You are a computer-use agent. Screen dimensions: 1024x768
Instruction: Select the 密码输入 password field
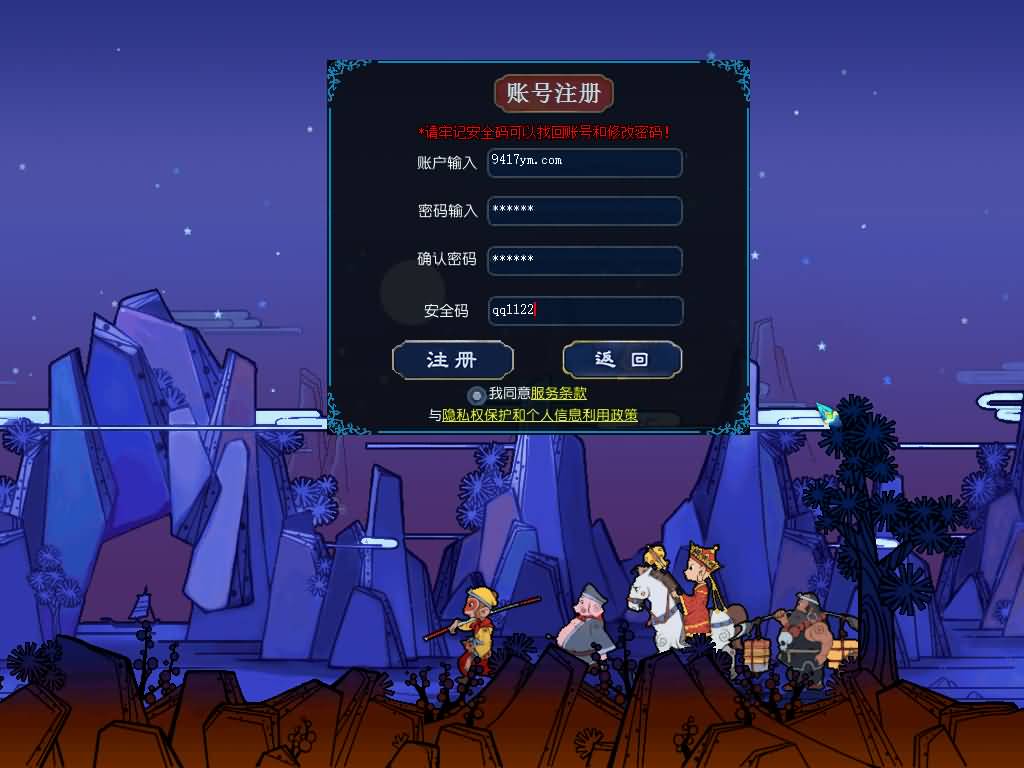585,211
